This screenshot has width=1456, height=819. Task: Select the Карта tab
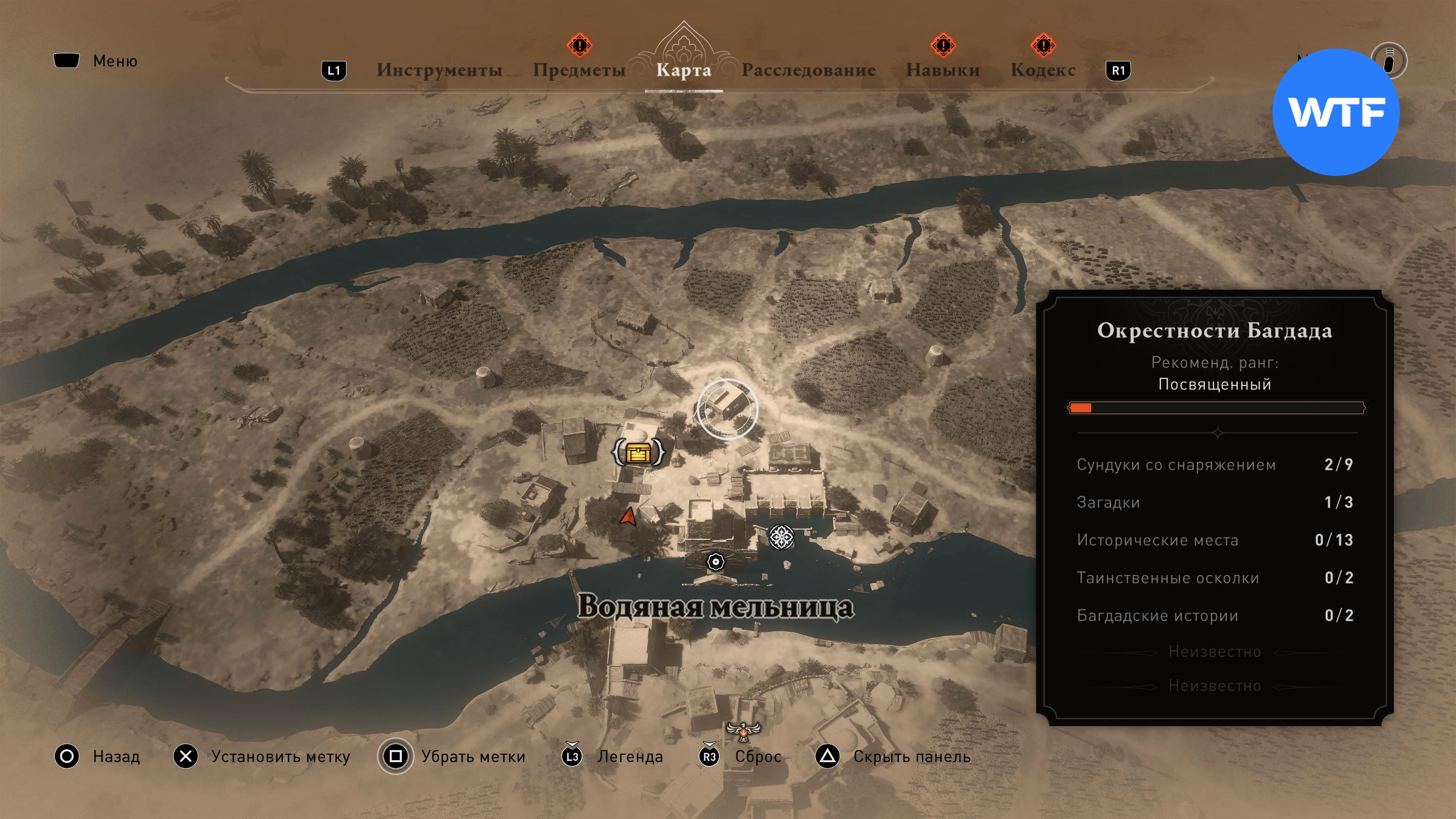[x=683, y=70]
